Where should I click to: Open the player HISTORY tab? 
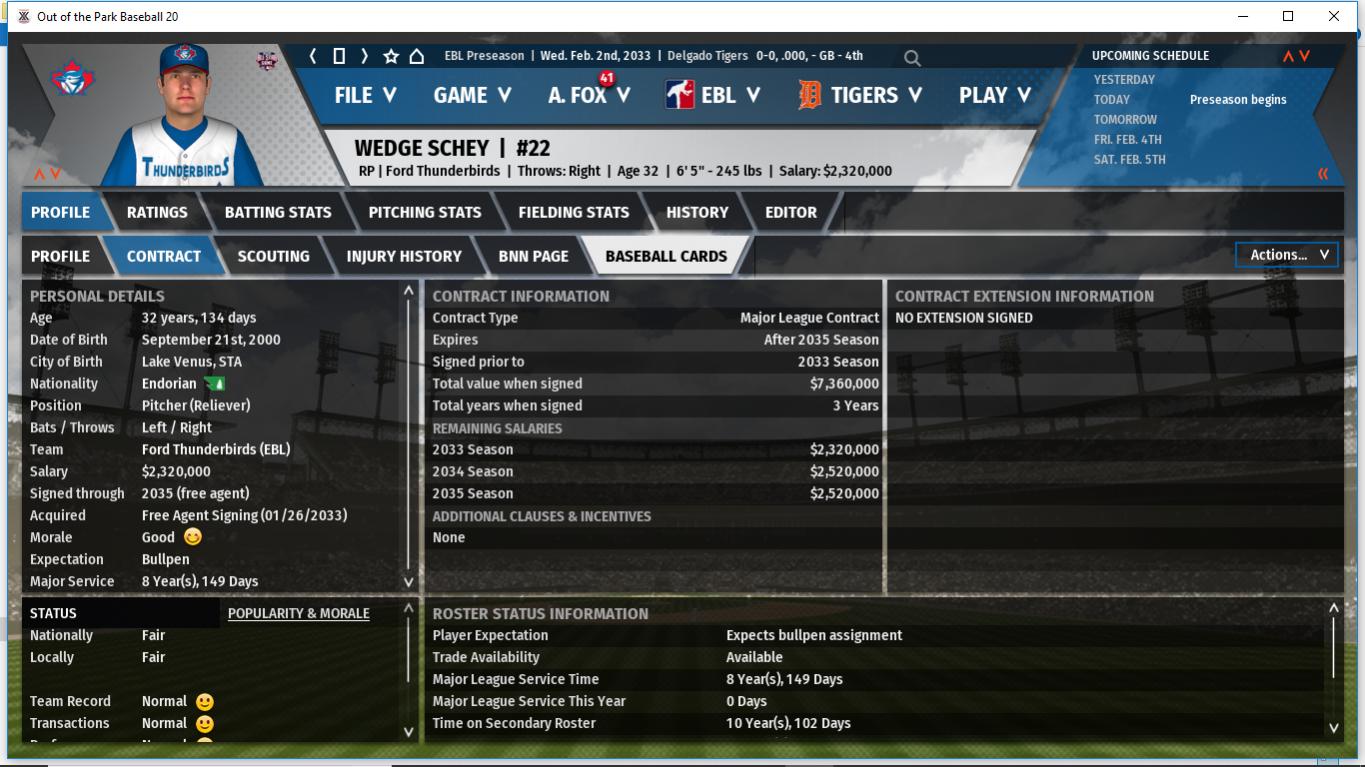pos(697,212)
